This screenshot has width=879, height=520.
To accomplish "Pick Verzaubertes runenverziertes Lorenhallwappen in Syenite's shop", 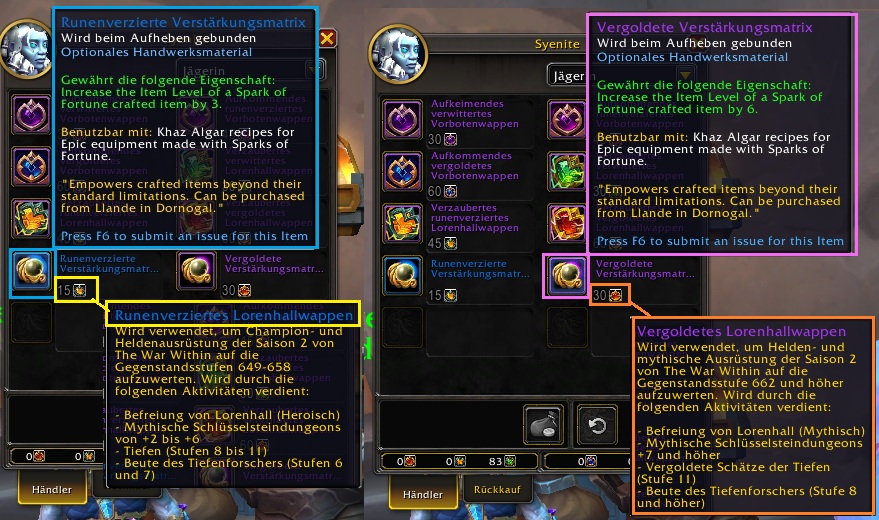I will point(402,221).
